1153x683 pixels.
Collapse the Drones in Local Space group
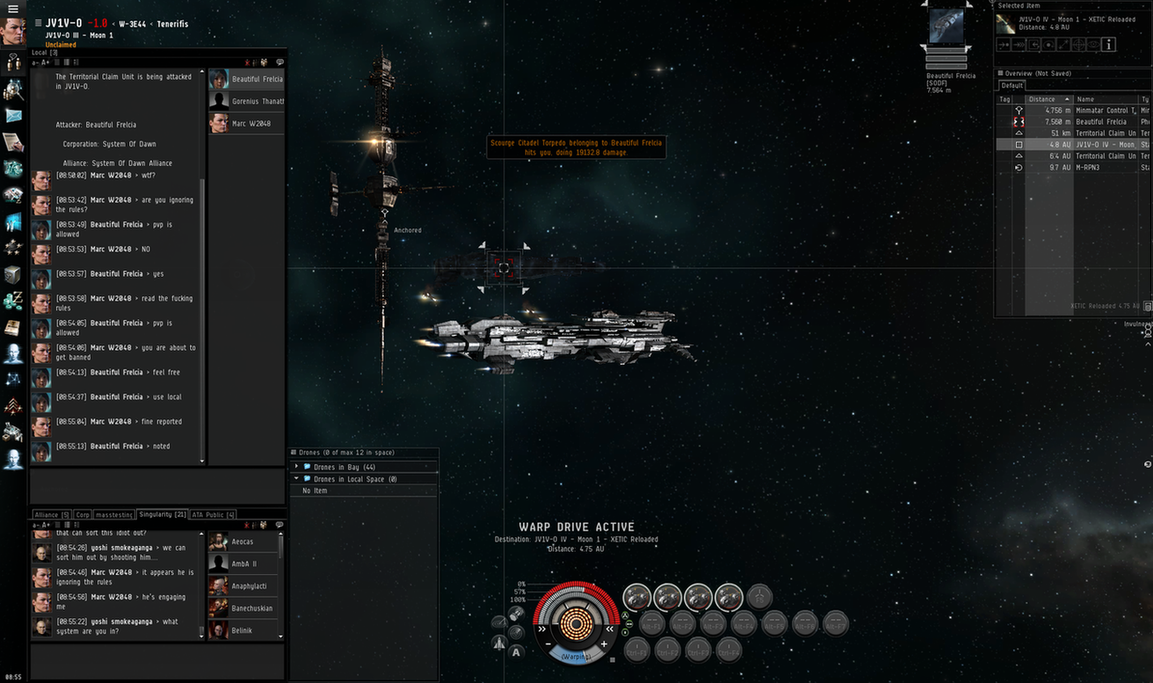click(x=297, y=479)
